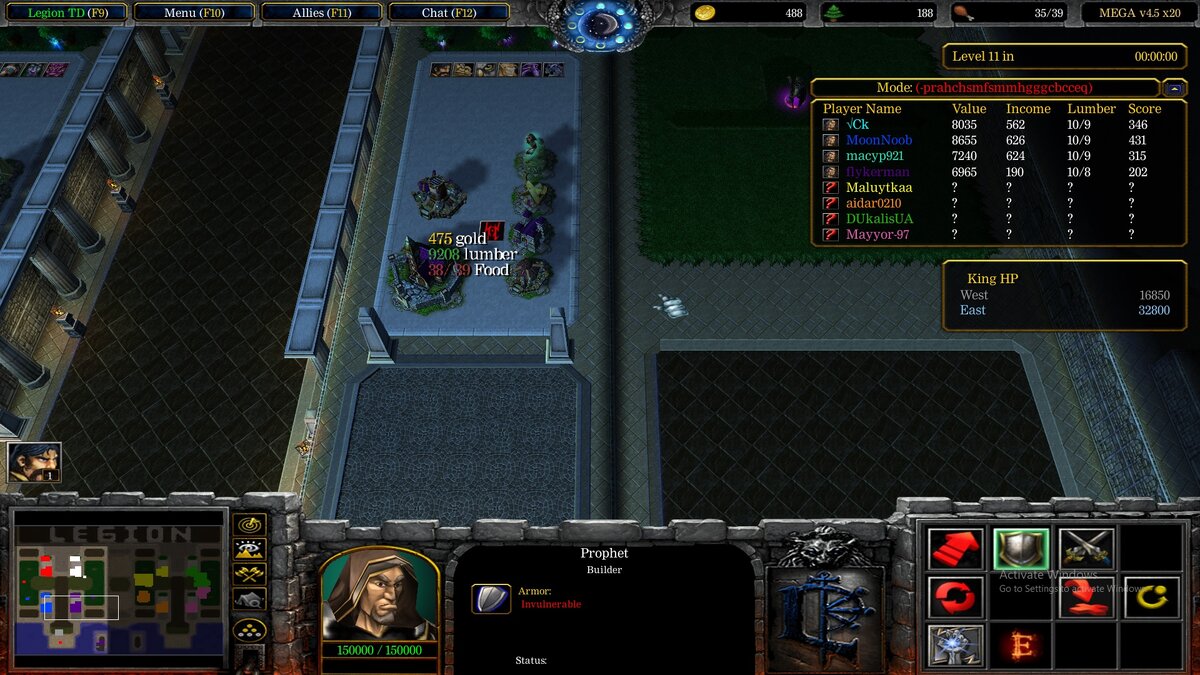Use the glowing fist ability

click(x=955, y=645)
